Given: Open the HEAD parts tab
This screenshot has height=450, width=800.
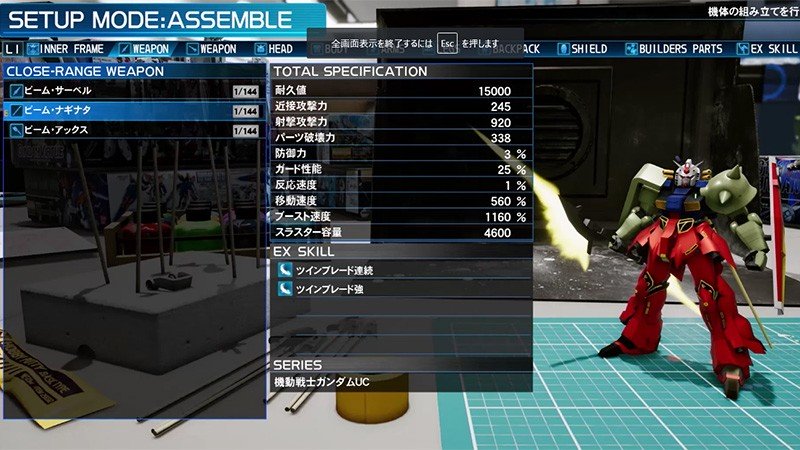Looking at the screenshot, I should click(x=273, y=48).
